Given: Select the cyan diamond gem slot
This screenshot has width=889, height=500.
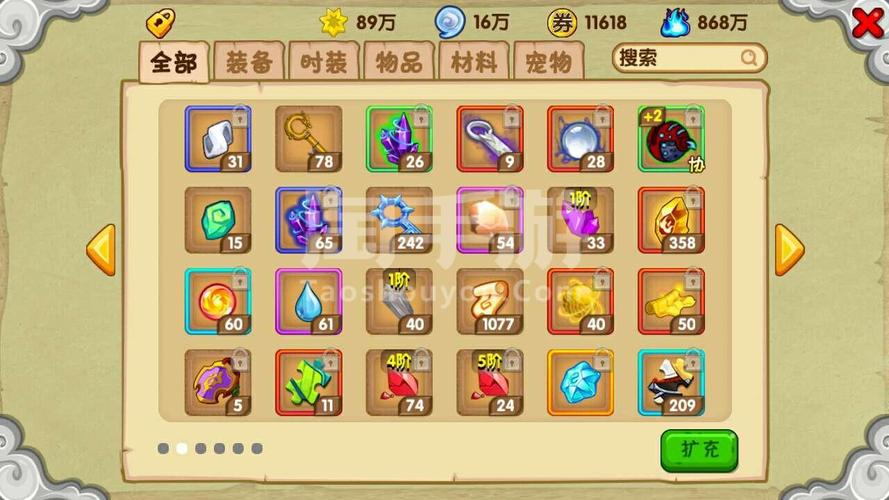Looking at the screenshot, I should [580, 382].
